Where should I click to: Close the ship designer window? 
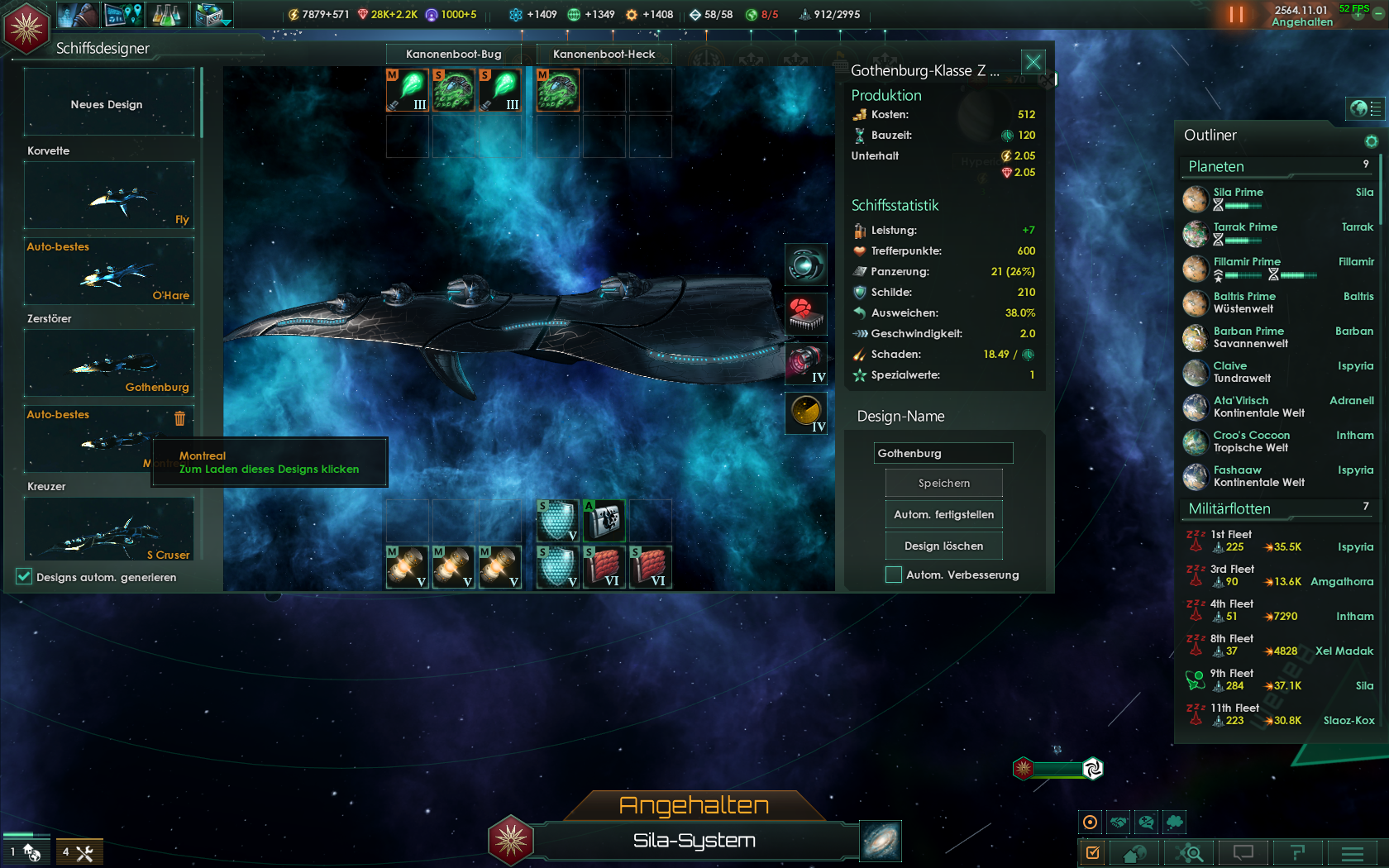[1033, 62]
